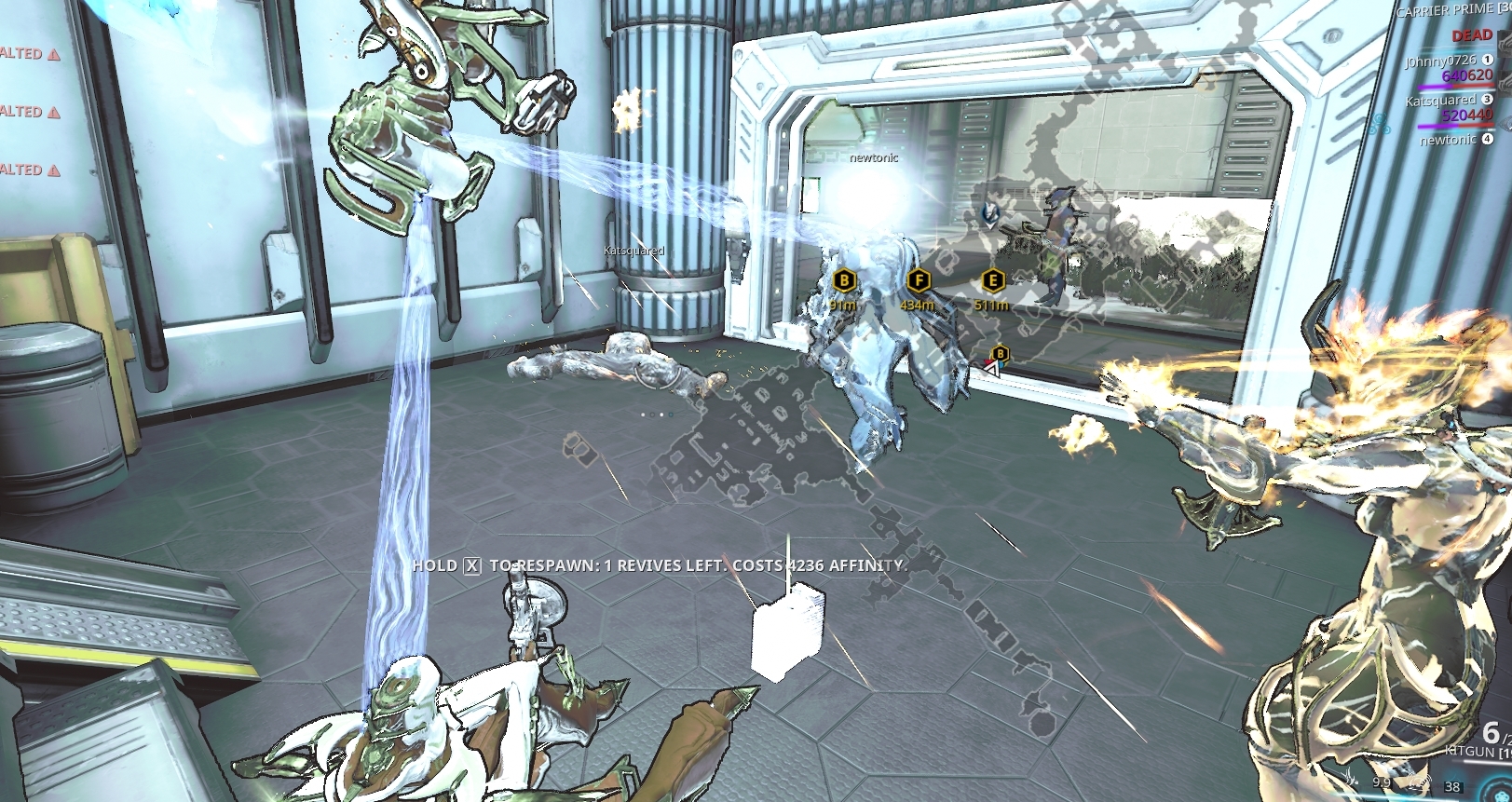
Task: Click the player arrow icon on the minimap
Action: point(992,370)
